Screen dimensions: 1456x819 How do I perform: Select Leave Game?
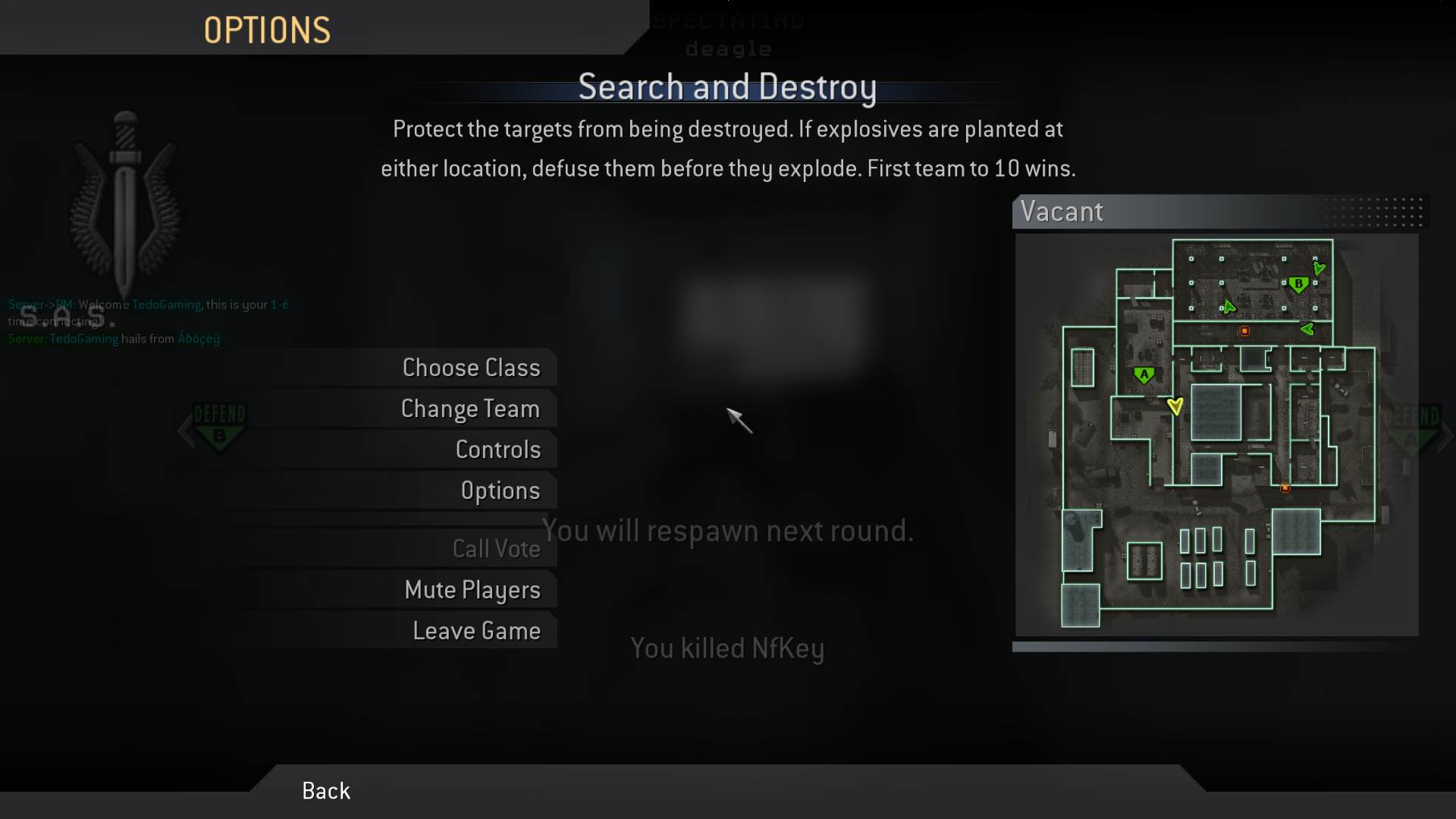tap(476, 629)
